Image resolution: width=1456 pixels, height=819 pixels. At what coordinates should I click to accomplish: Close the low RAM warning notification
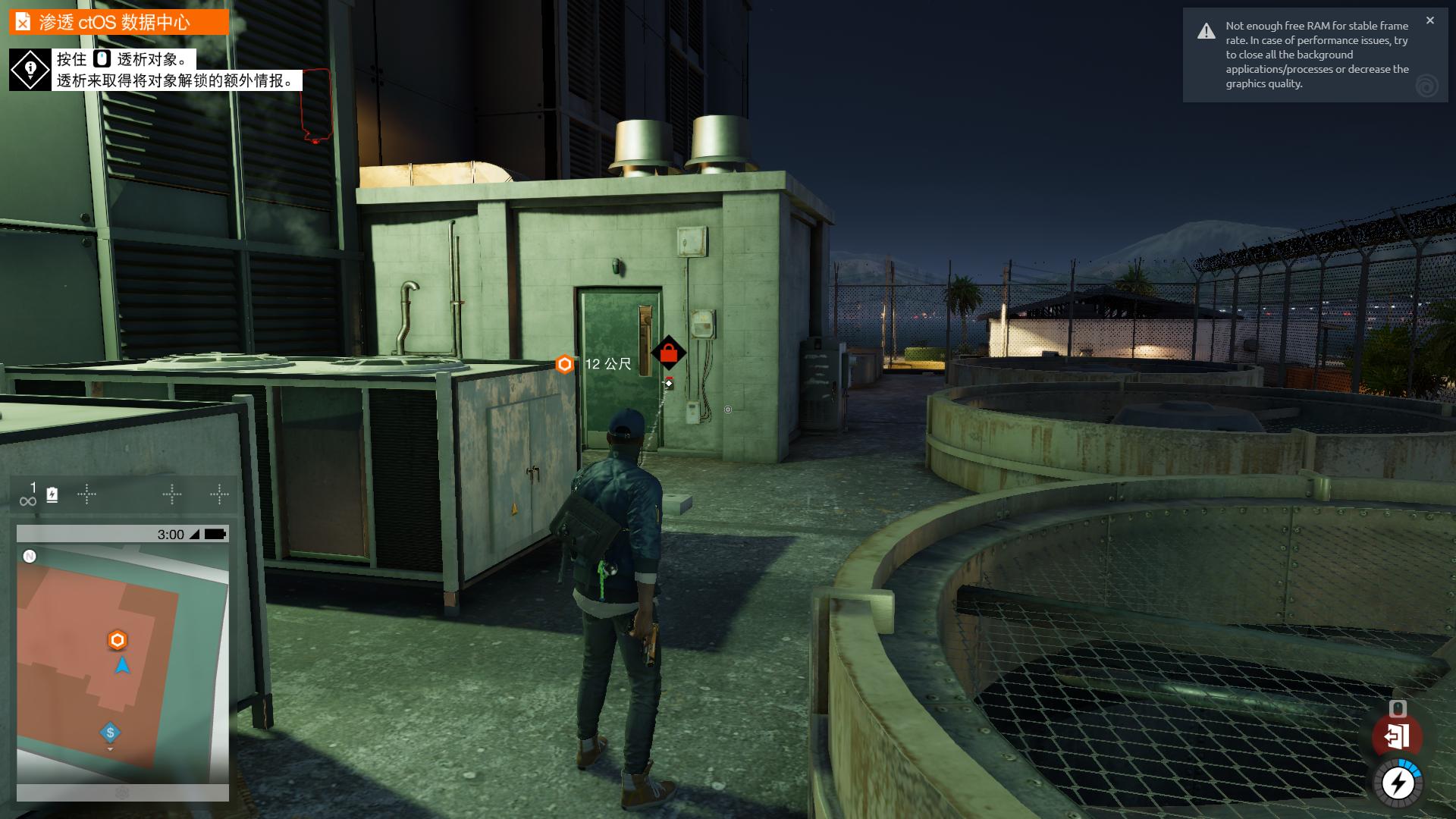(x=1429, y=20)
